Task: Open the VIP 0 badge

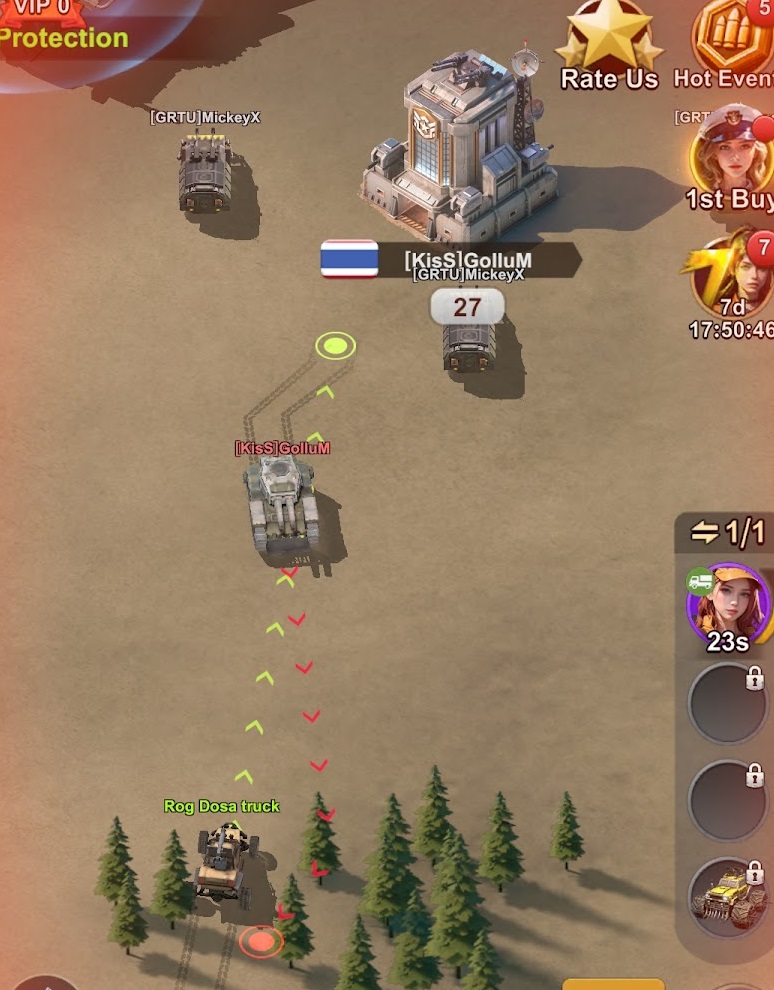Action: point(40,10)
